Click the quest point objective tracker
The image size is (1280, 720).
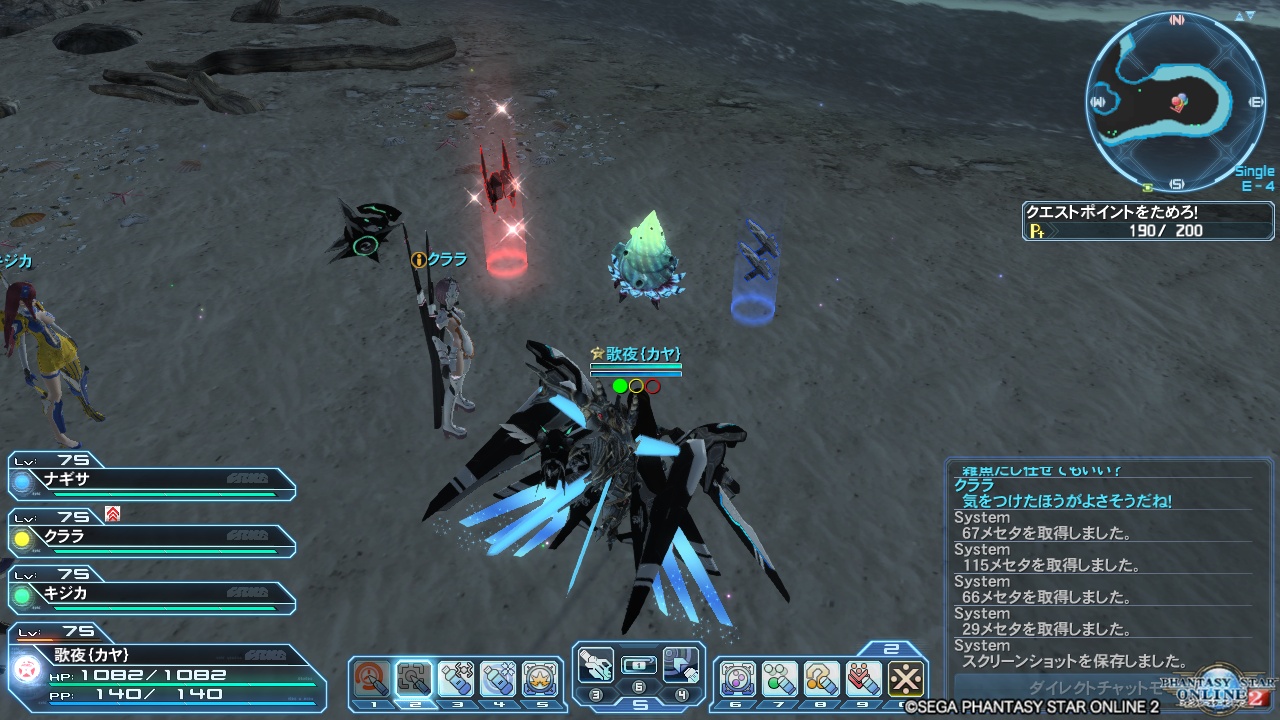(x=1148, y=221)
